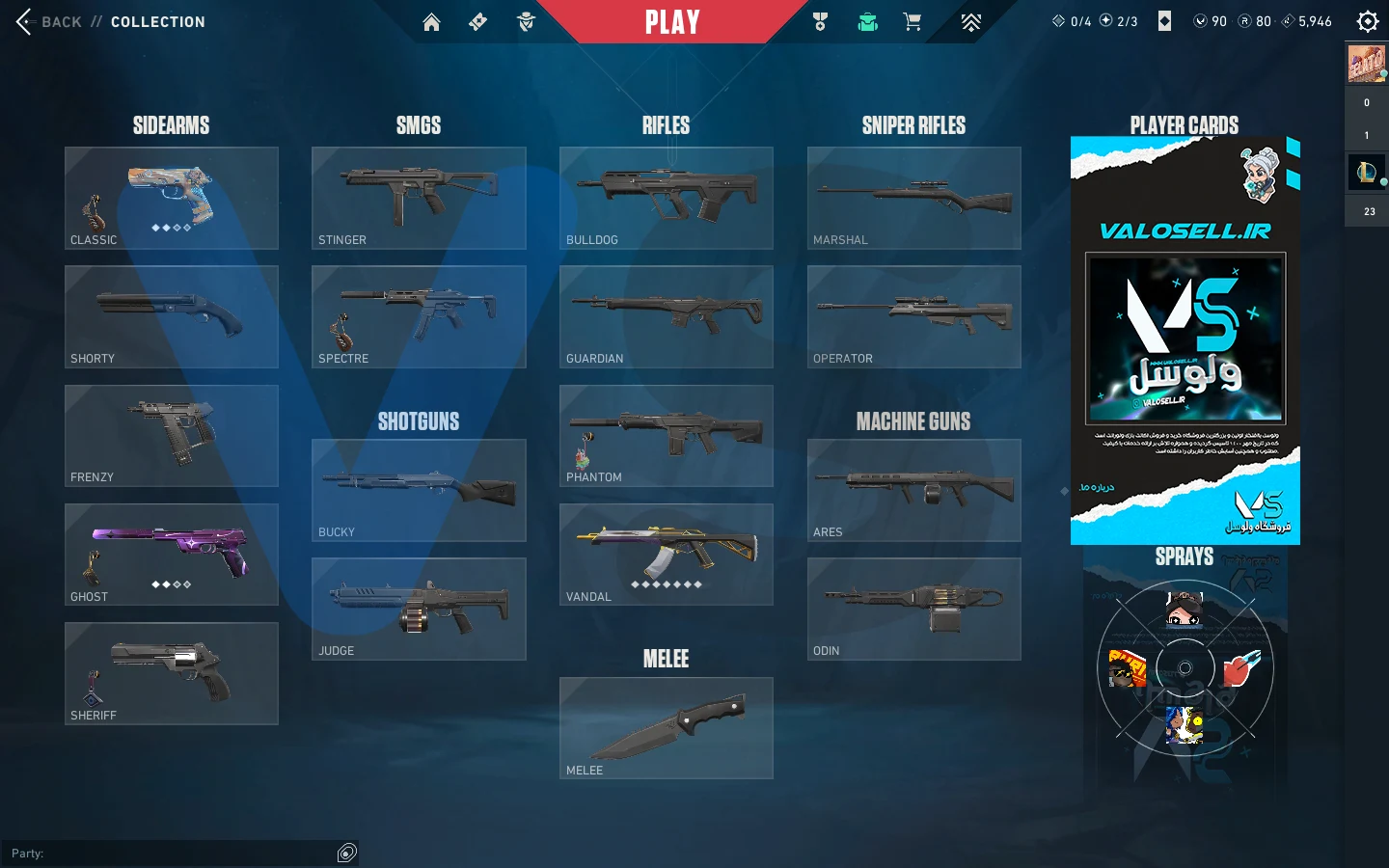Screen dimensions: 1389x868
Task: Select the Classic sidearm tile
Action: (172, 198)
